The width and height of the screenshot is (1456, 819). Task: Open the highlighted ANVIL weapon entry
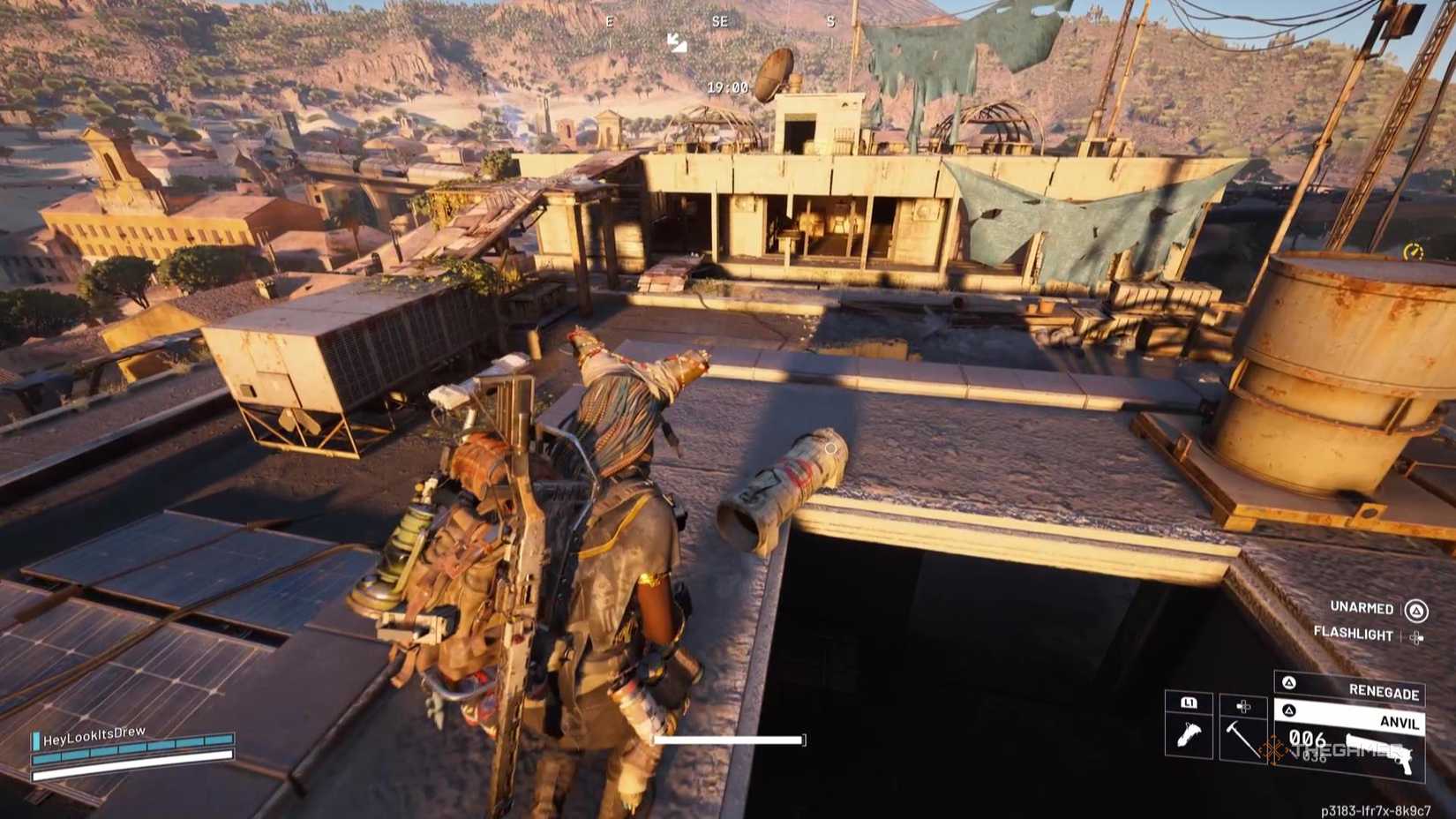(x=1400, y=724)
